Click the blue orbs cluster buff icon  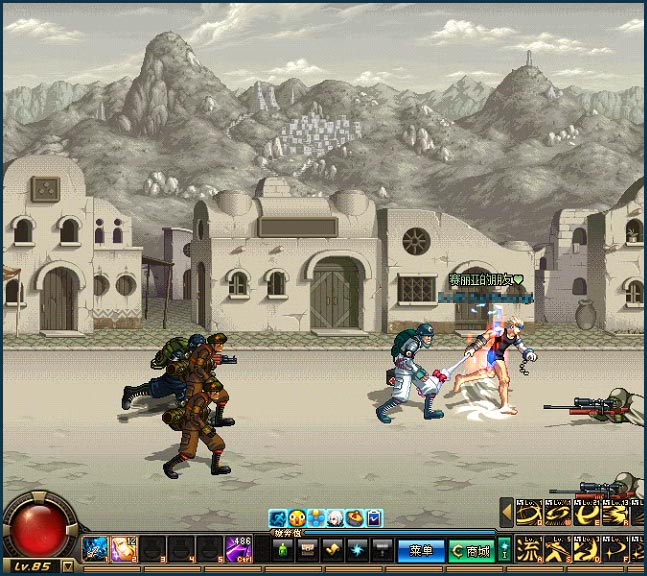point(315,518)
